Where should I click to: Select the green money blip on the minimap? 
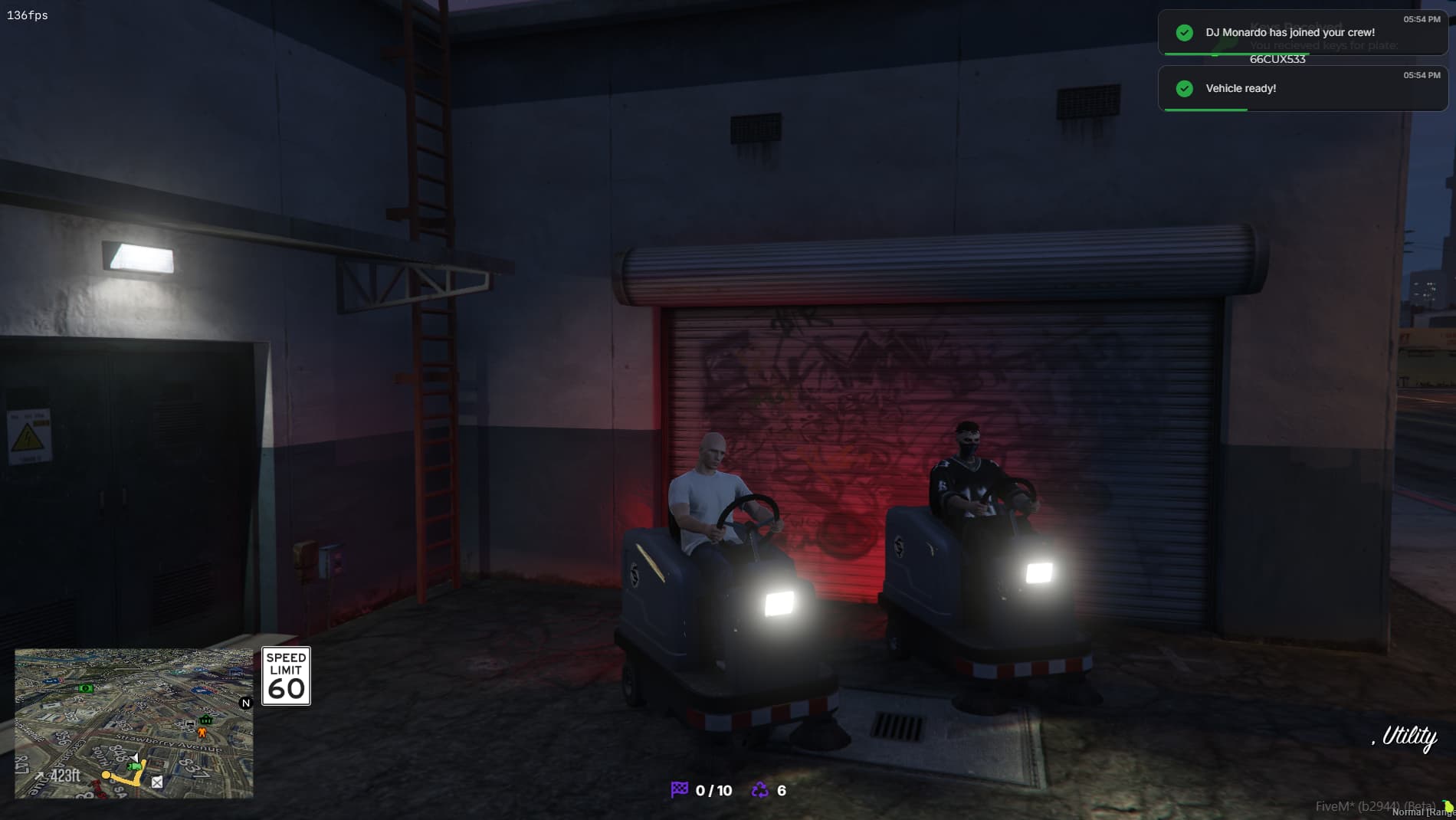click(x=87, y=689)
